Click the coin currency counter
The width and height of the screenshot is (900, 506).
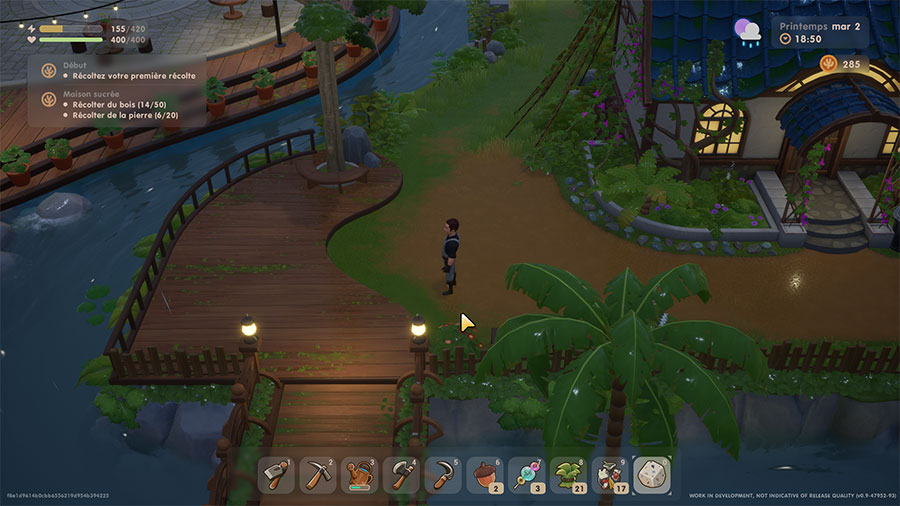click(x=842, y=64)
